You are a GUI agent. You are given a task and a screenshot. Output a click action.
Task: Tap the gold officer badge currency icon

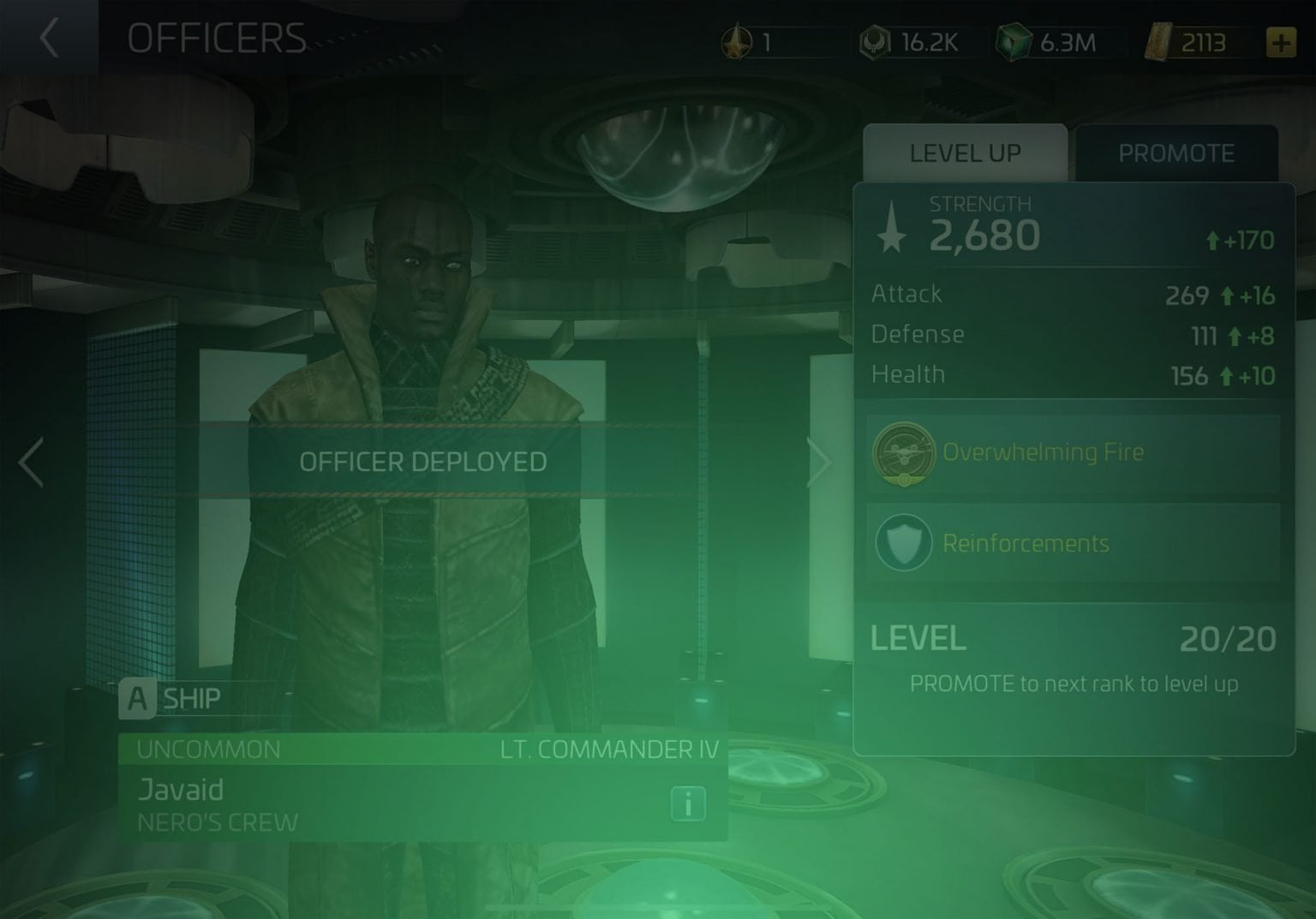[739, 41]
